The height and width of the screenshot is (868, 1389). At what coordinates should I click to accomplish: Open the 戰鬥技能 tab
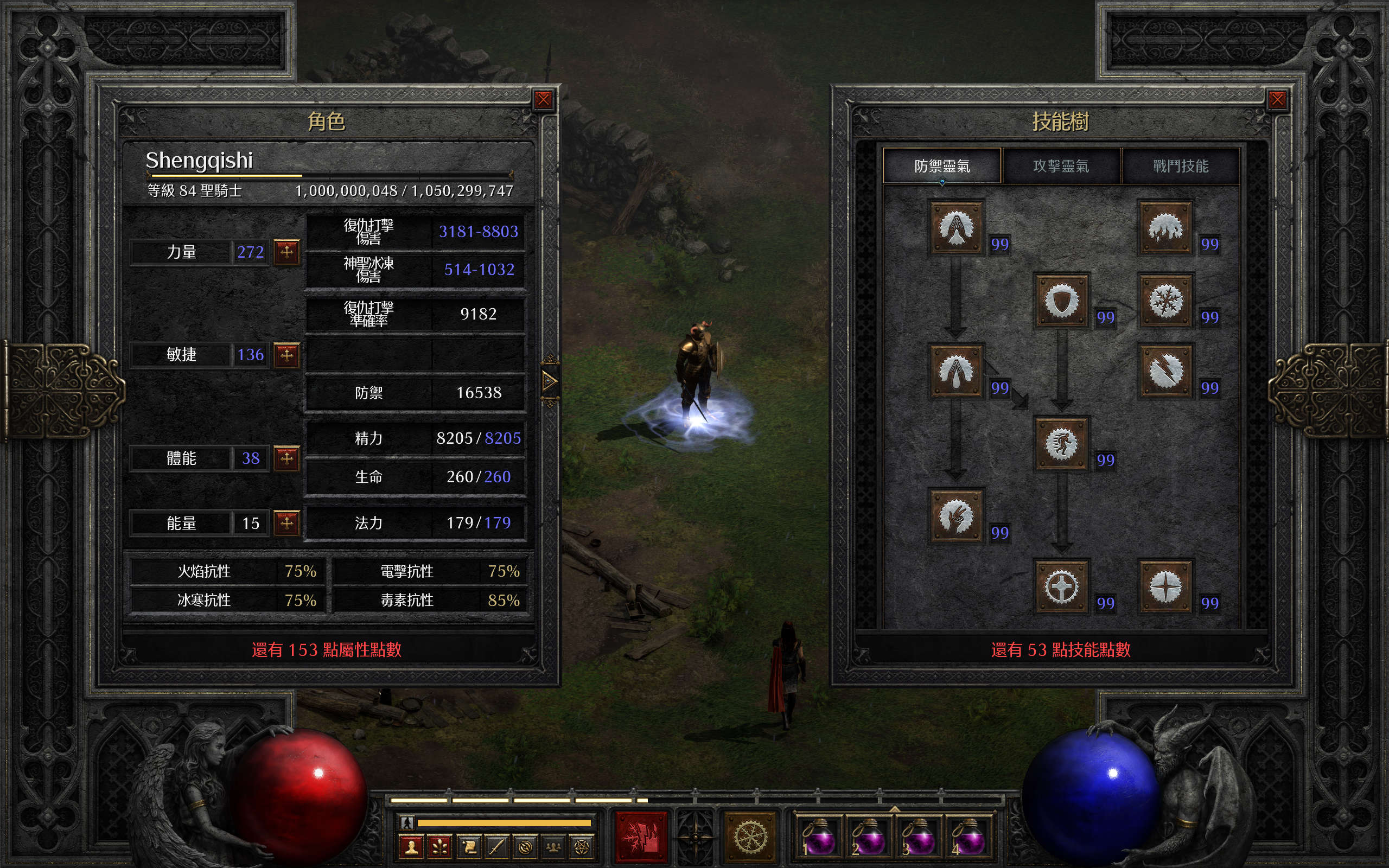[1181, 166]
